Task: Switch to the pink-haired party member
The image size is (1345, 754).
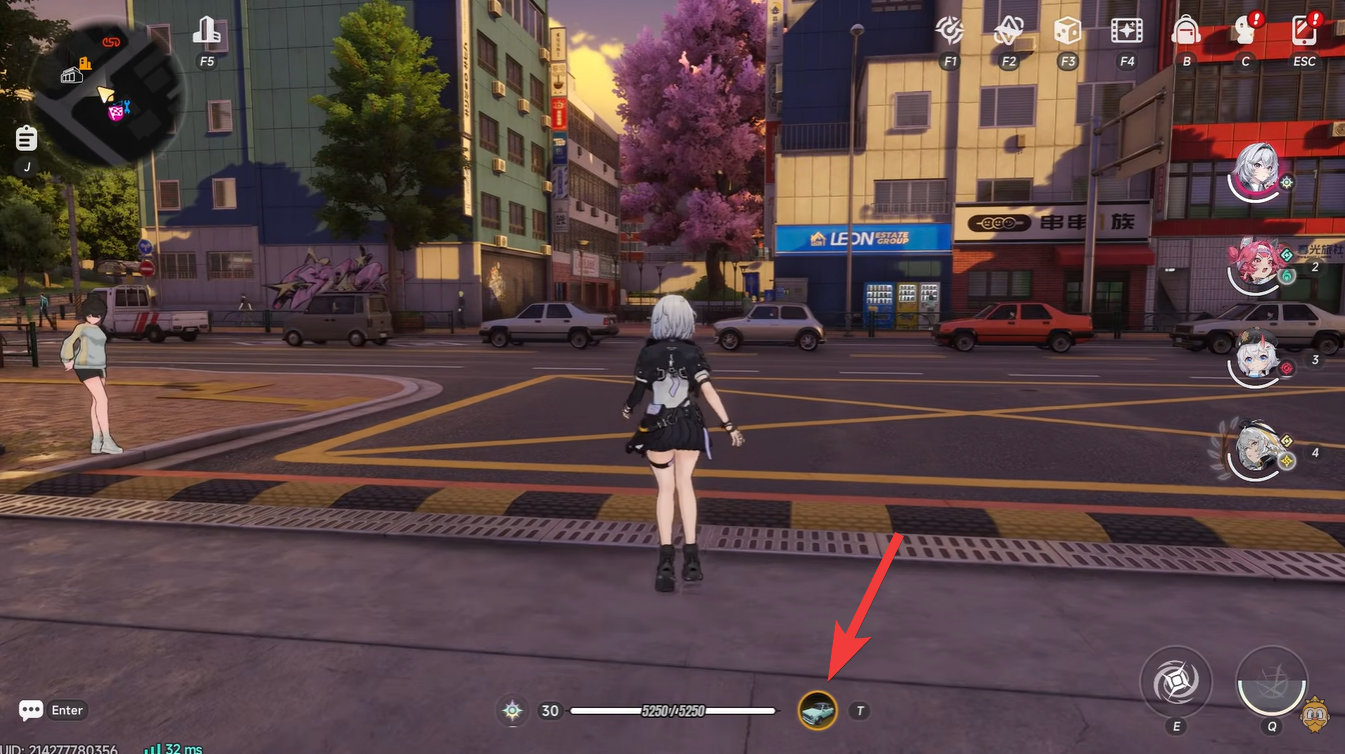Action: pyautogui.click(x=1254, y=265)
